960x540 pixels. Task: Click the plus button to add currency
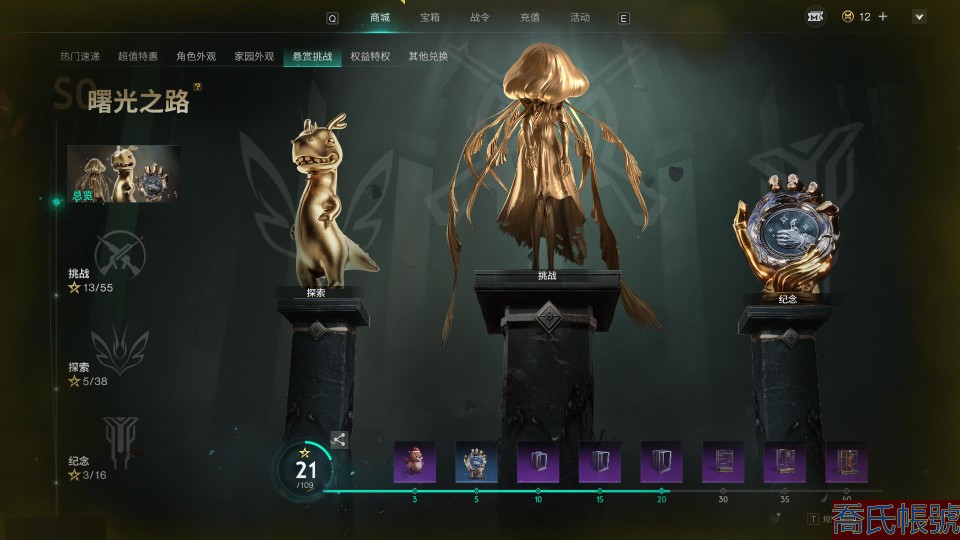pyautogui.click(x=883, y=17)
